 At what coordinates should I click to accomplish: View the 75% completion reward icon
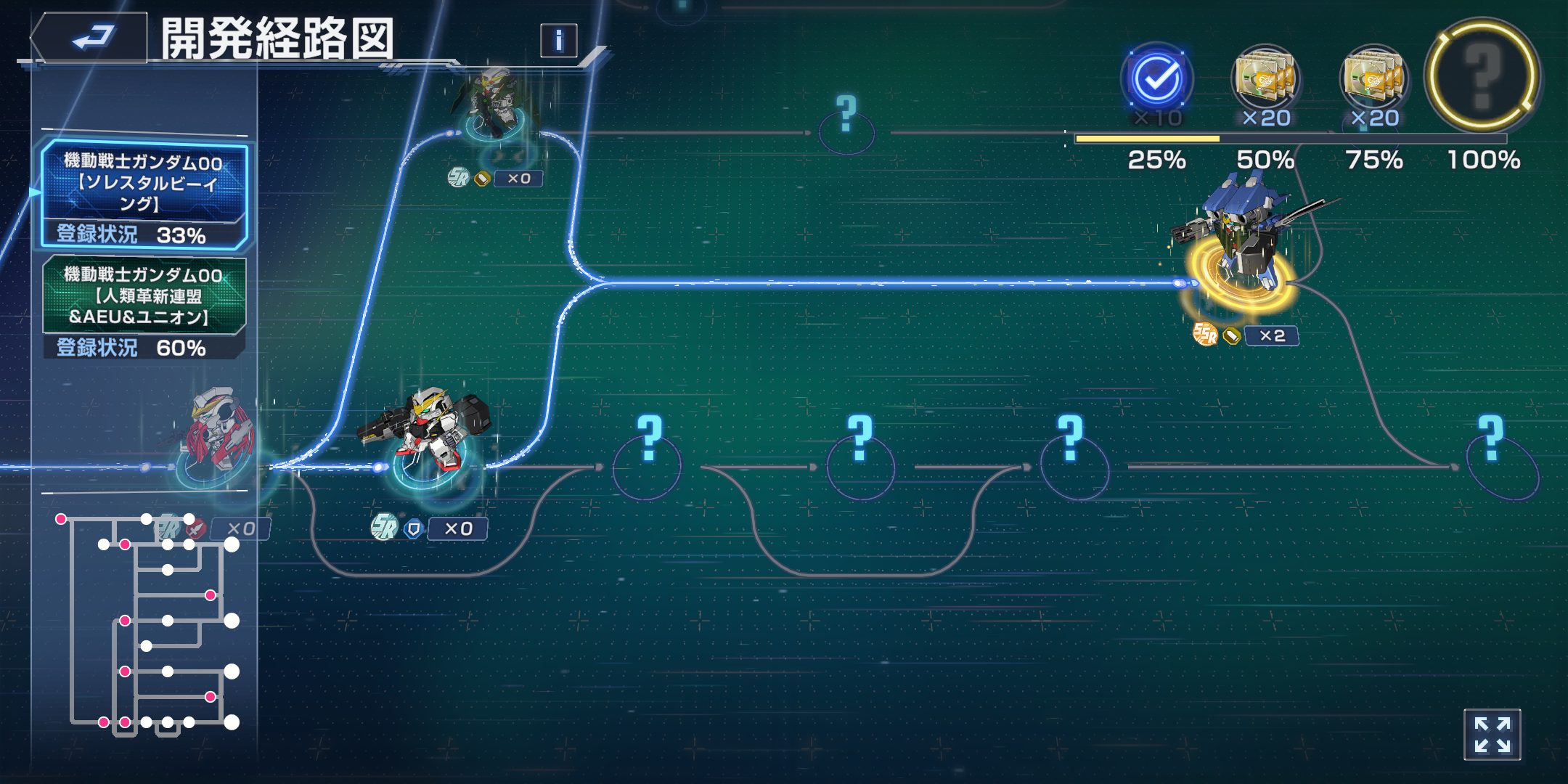pyautogui.click(x=1373, y=80)
